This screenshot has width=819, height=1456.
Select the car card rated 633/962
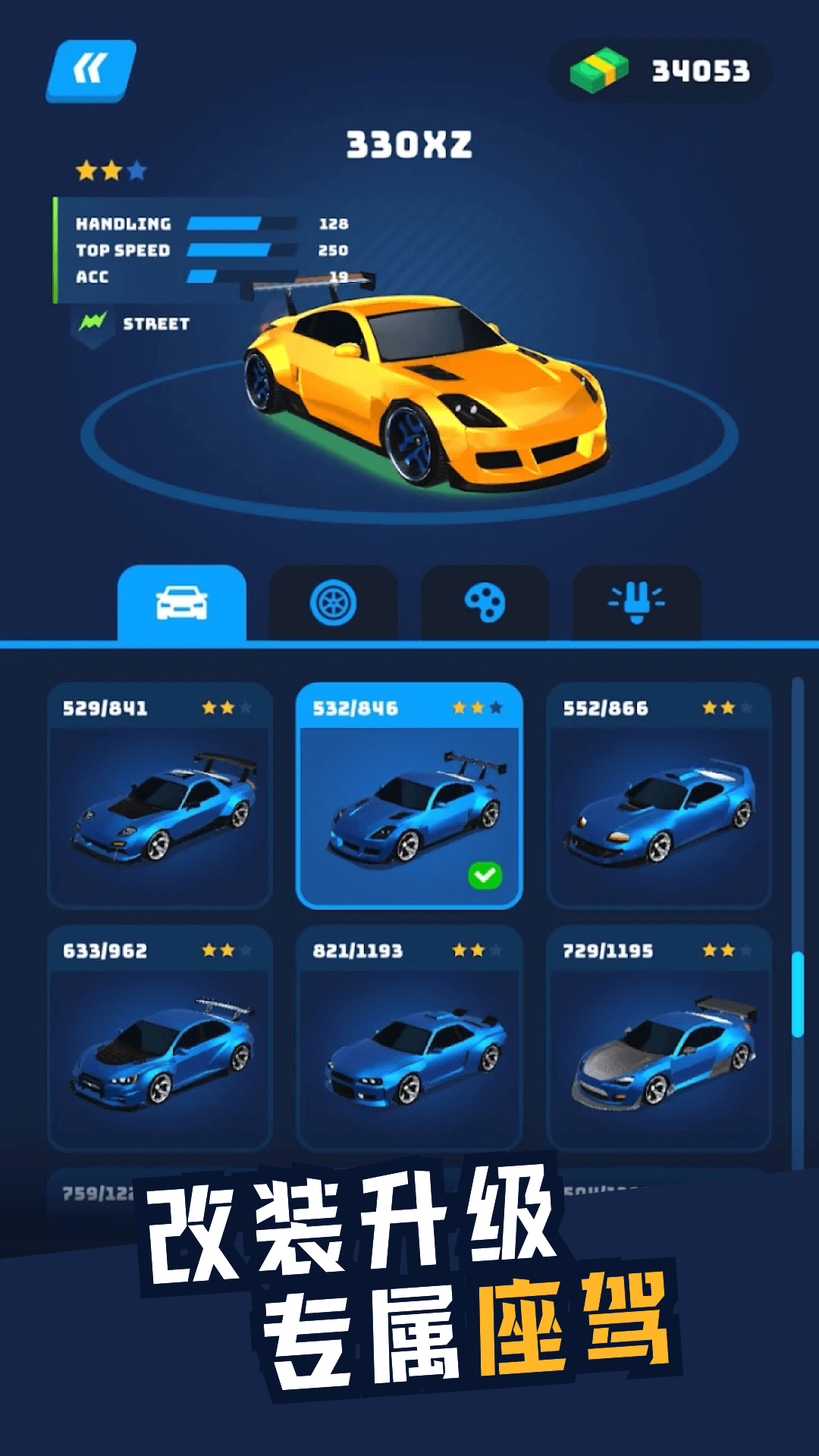pyautogui.click(x=159, y=1039)
